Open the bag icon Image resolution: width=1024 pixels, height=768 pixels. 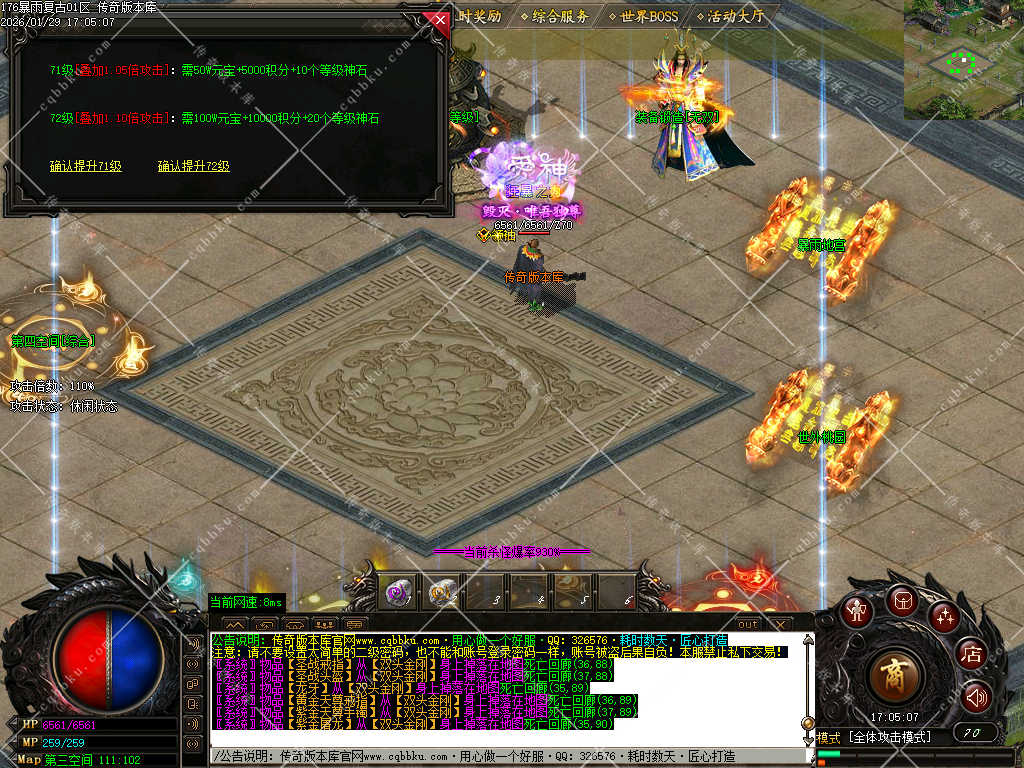pyautogui.click(x=901, y=599)
